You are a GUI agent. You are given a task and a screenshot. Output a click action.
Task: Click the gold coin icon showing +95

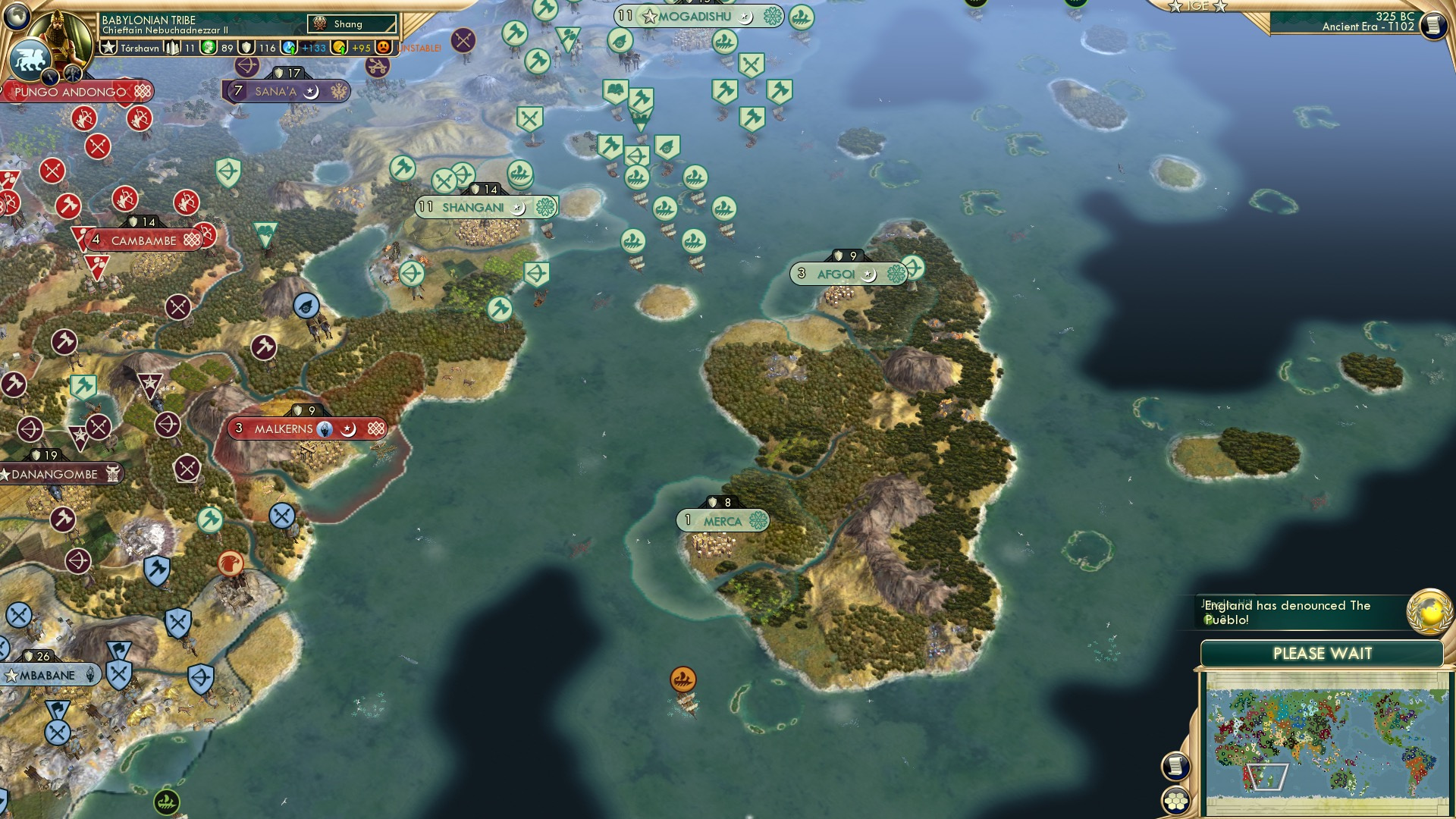(x=338, y=47)
